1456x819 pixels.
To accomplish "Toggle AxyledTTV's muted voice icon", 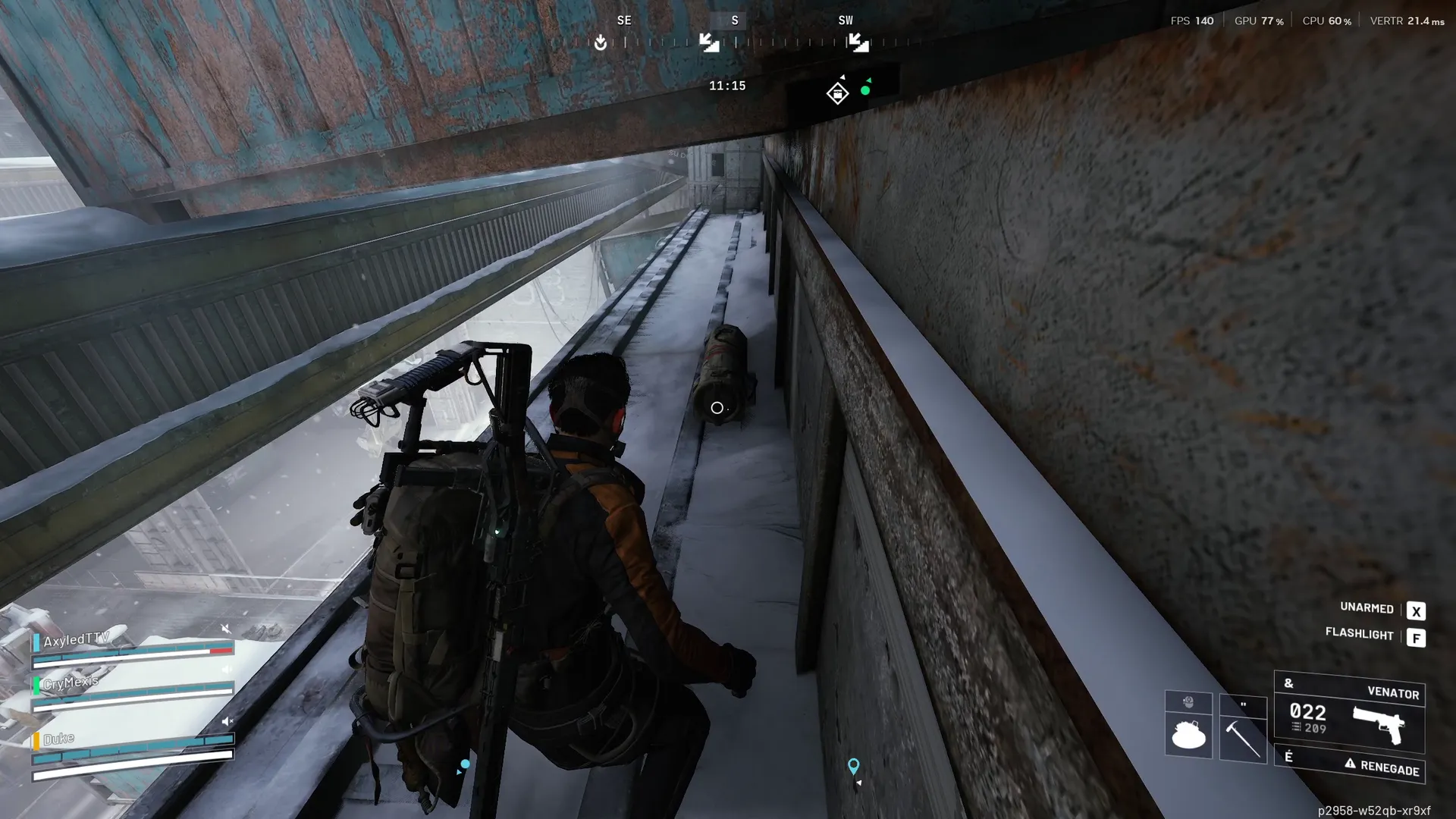I will [225, 629].
